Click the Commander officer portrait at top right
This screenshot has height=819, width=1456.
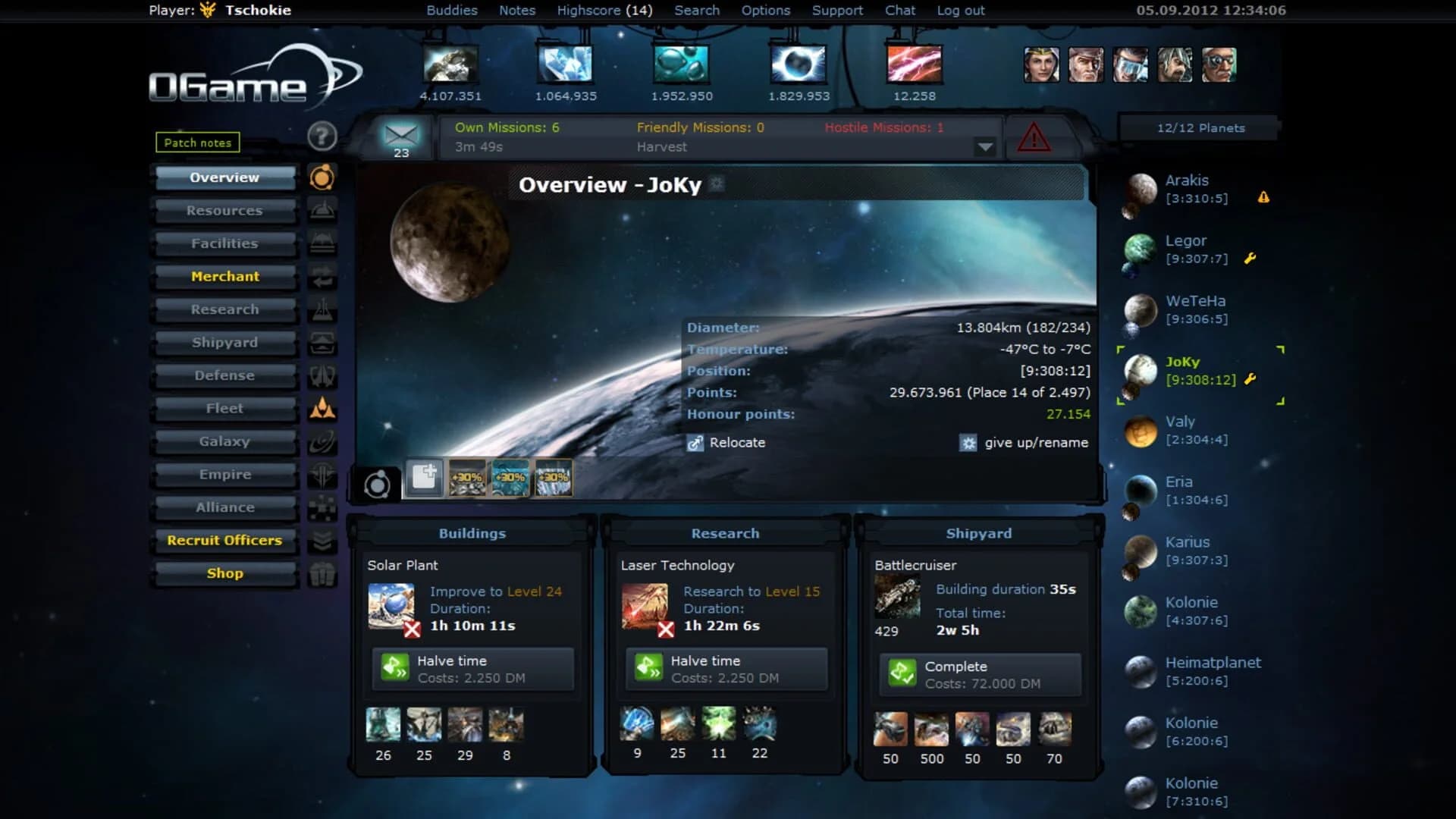pyautogui.click(x=1041, y=65)
